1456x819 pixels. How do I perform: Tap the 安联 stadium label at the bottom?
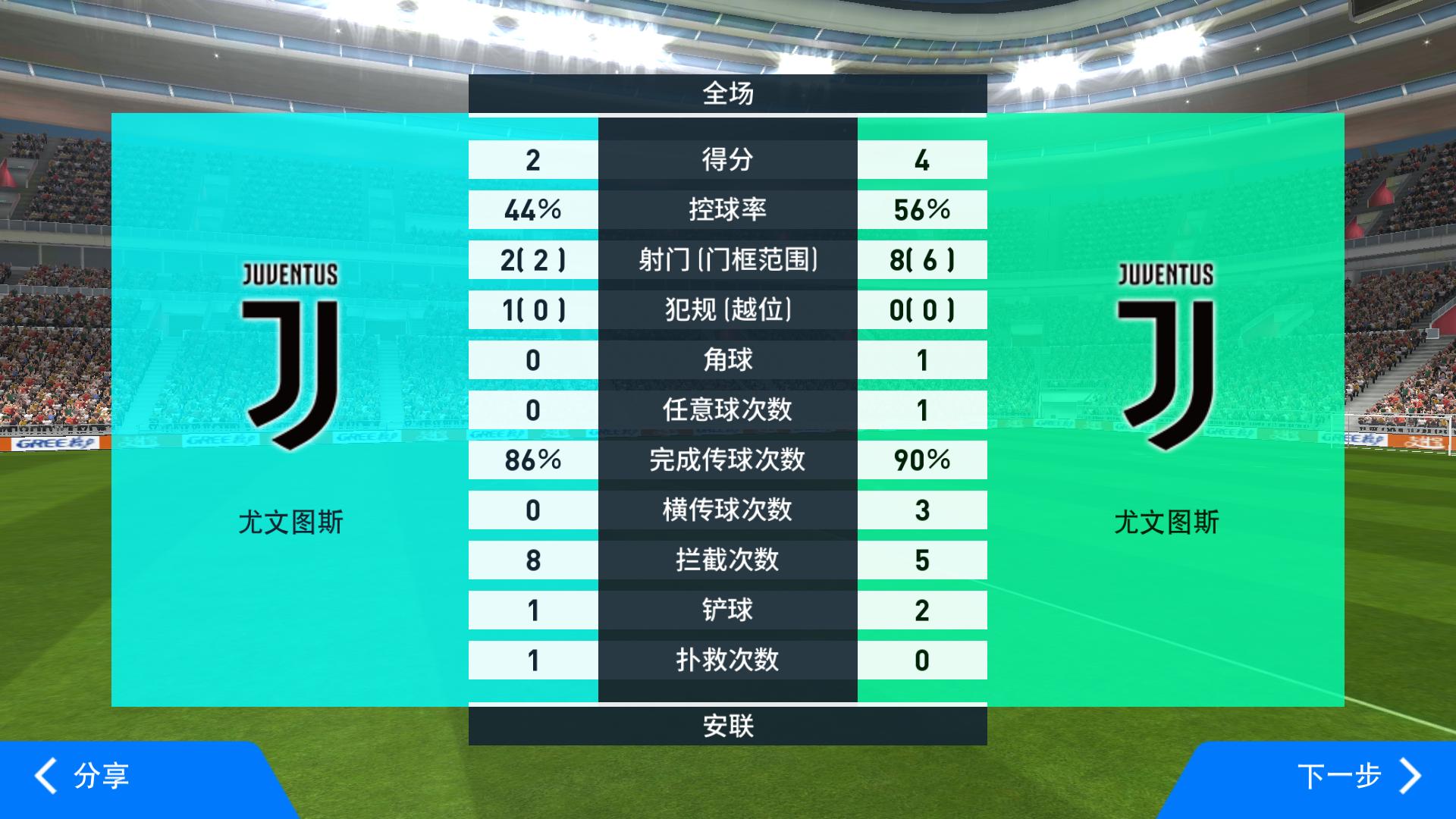click(726, 727)
